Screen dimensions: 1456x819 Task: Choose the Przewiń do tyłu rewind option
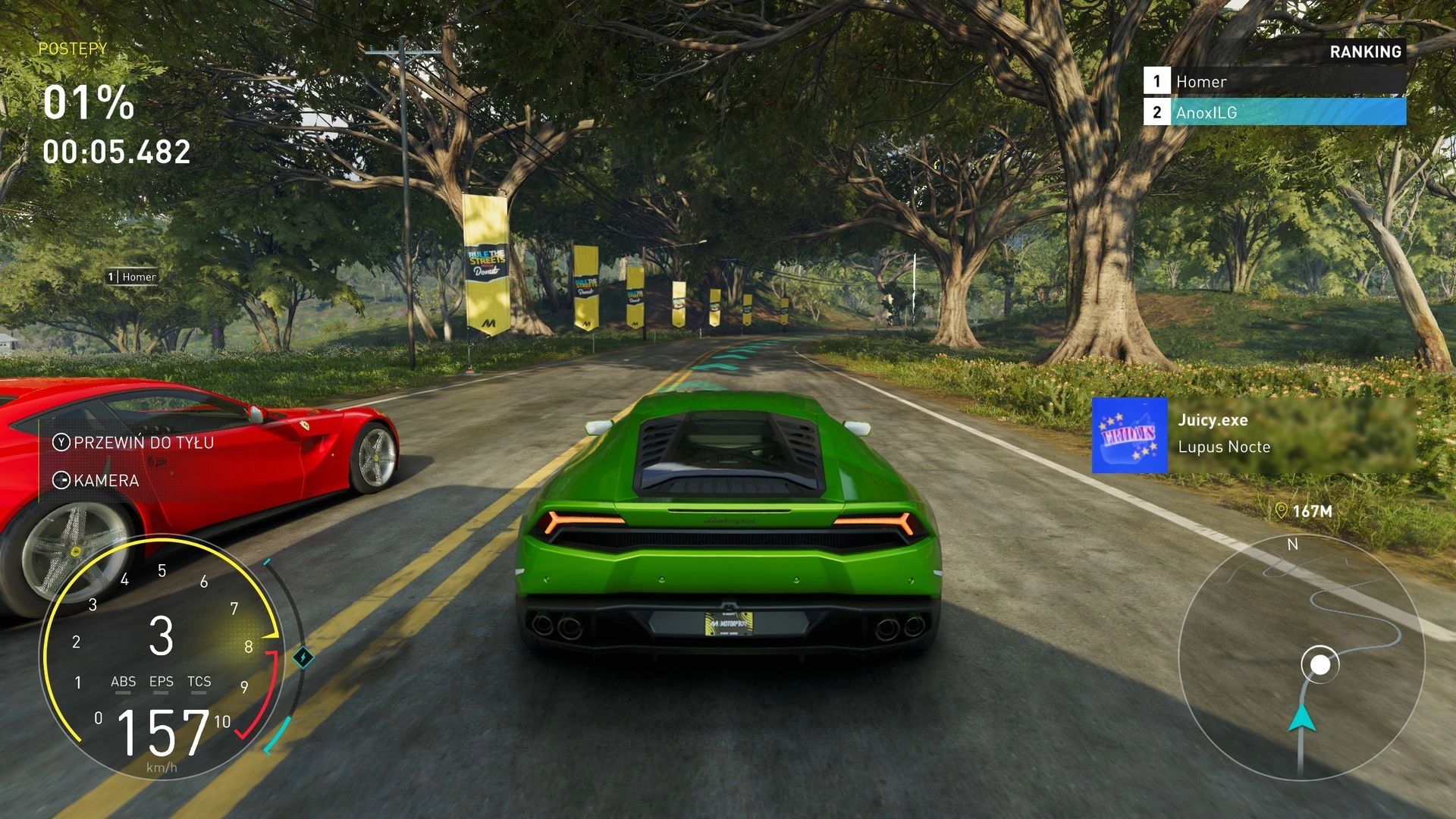coord(133,442)
